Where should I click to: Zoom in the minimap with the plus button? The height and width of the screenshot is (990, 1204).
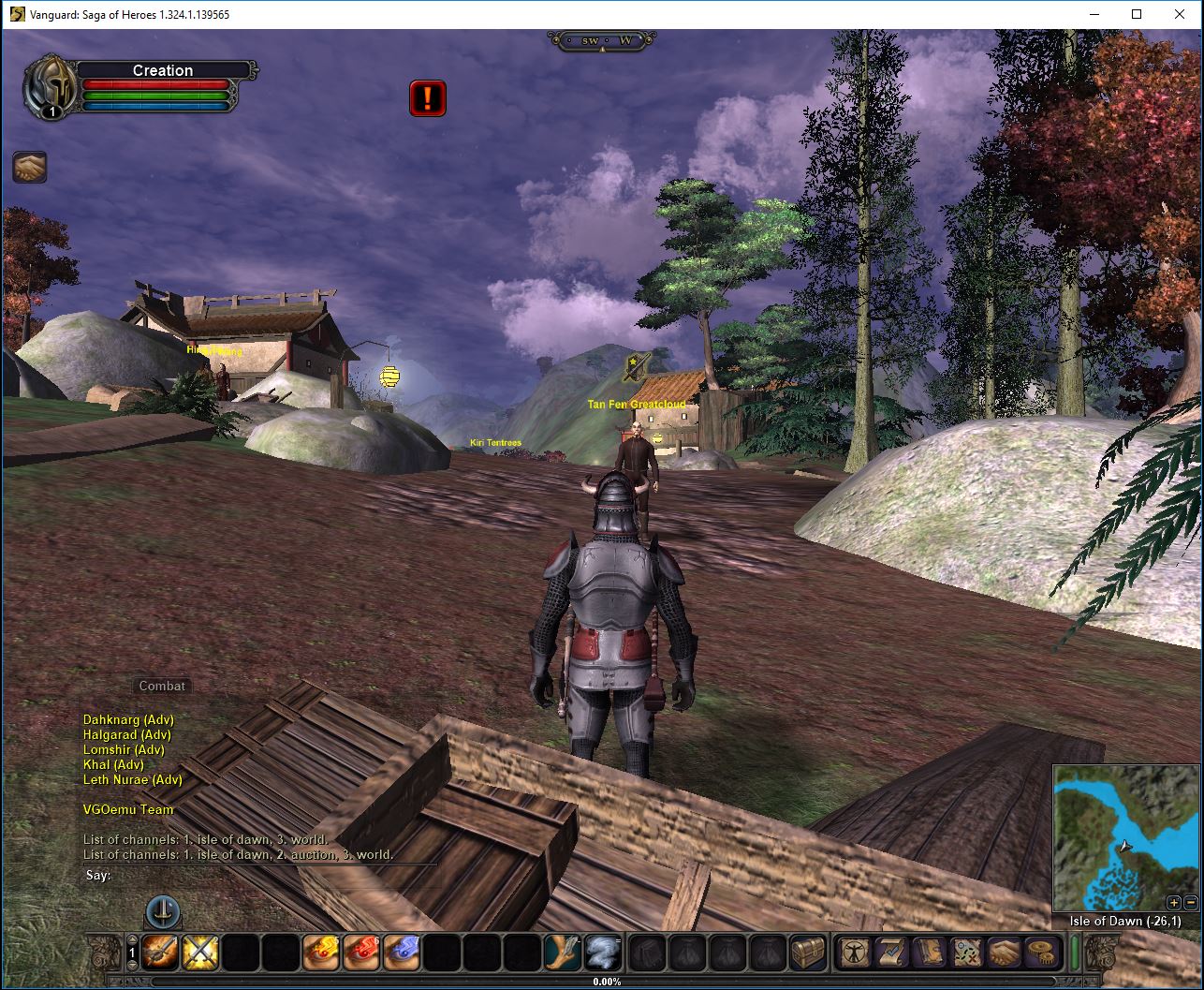click(x=1173, y=903)
